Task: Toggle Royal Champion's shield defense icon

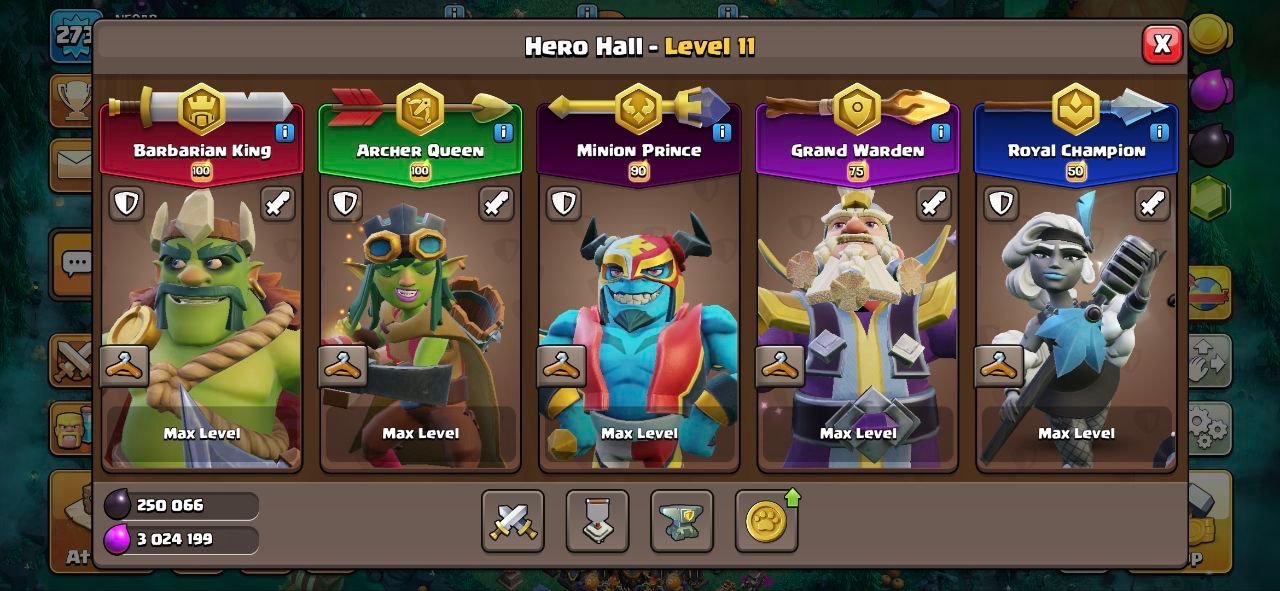Action: 1001,203
